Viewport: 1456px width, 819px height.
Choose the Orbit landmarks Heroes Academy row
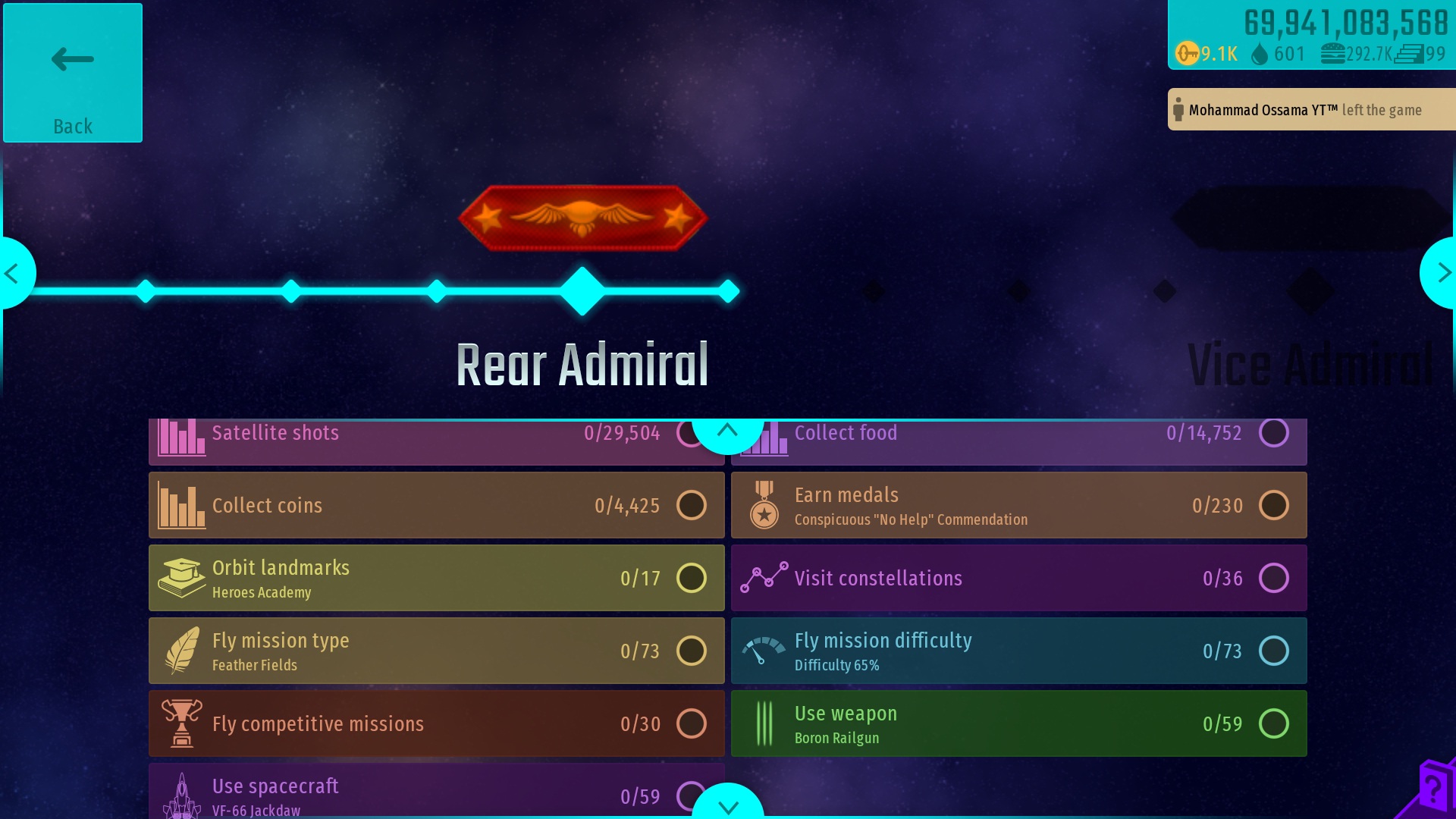pyautogui.click(x=436, y=578)
